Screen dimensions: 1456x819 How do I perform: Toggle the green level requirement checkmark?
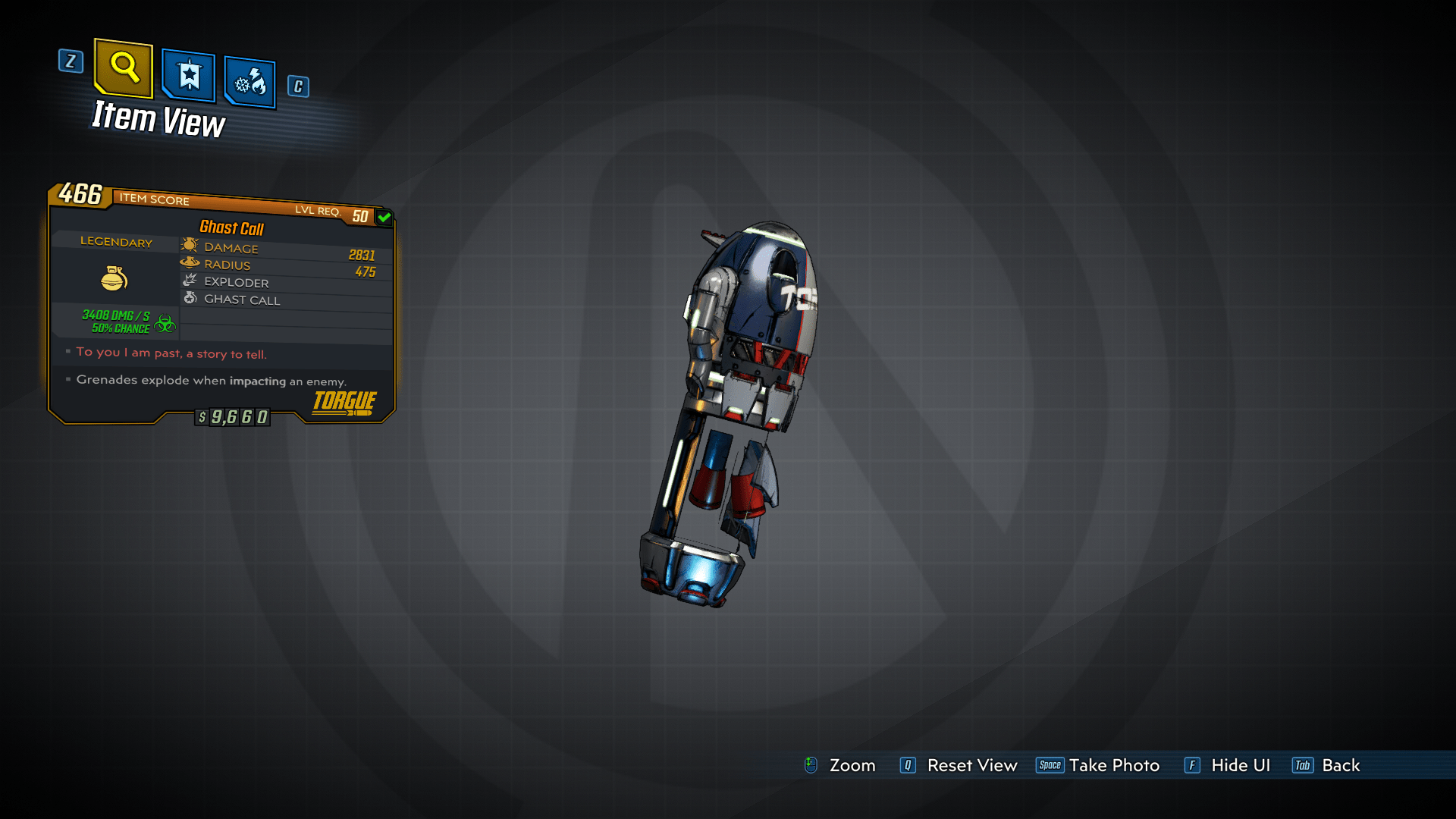(383, 216)
